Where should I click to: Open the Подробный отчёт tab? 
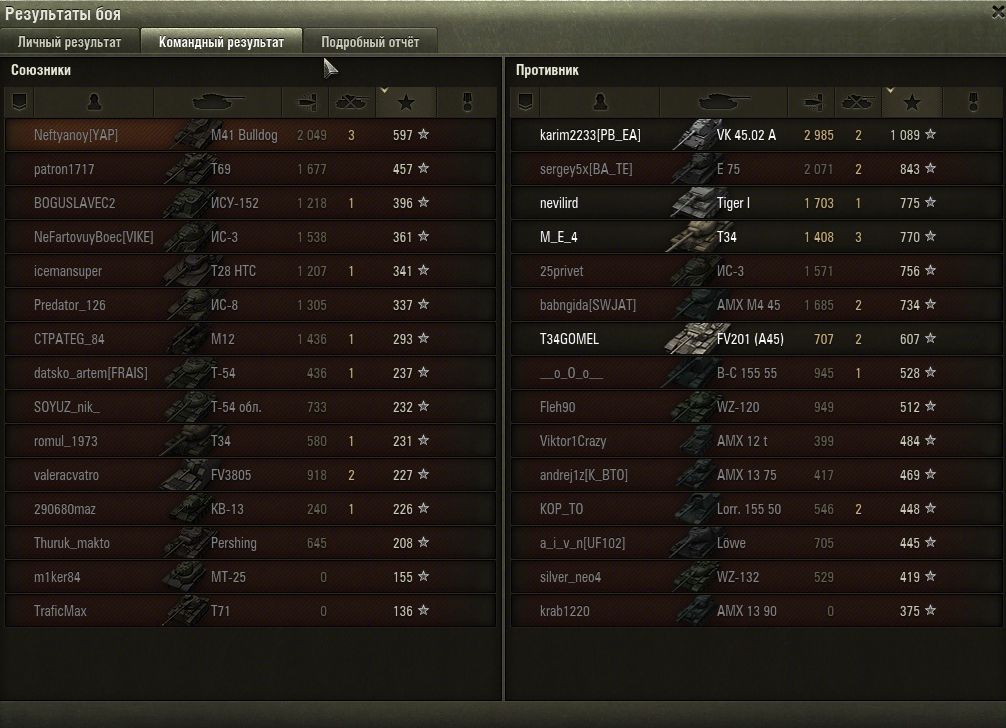click(x=370, y=42)
